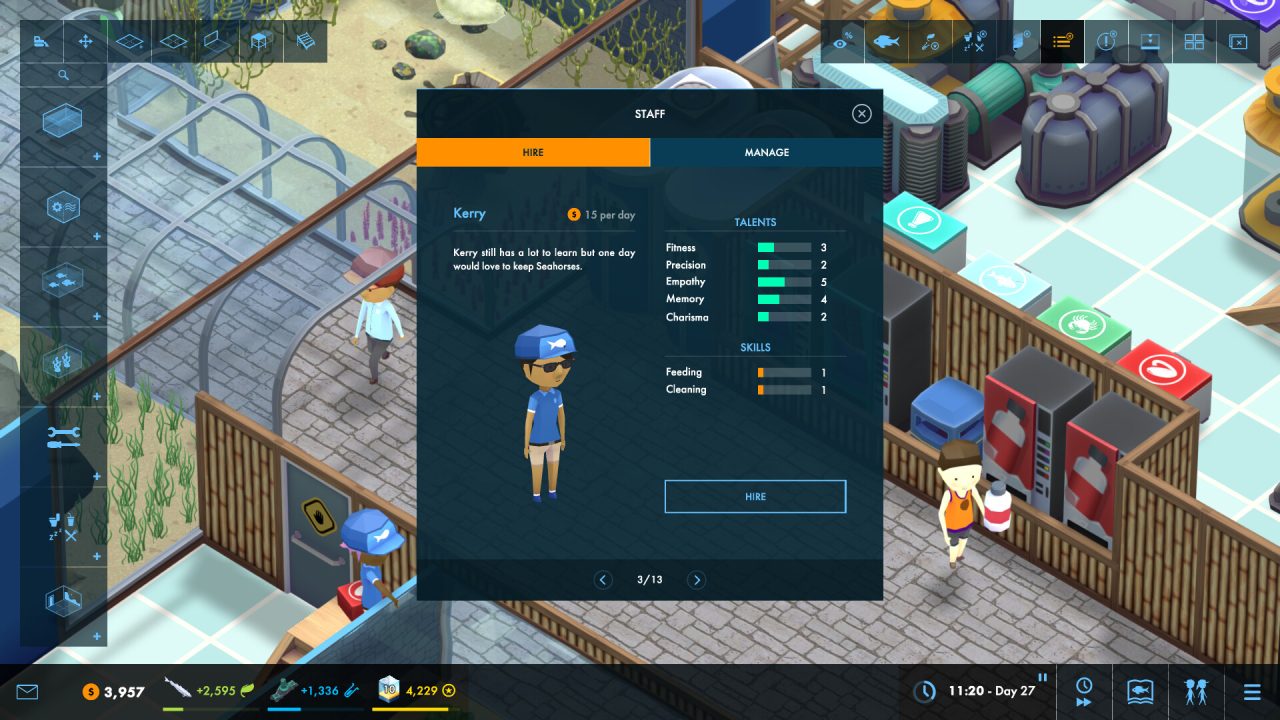Toggle the eye percentage overlay

coord(843,42)
